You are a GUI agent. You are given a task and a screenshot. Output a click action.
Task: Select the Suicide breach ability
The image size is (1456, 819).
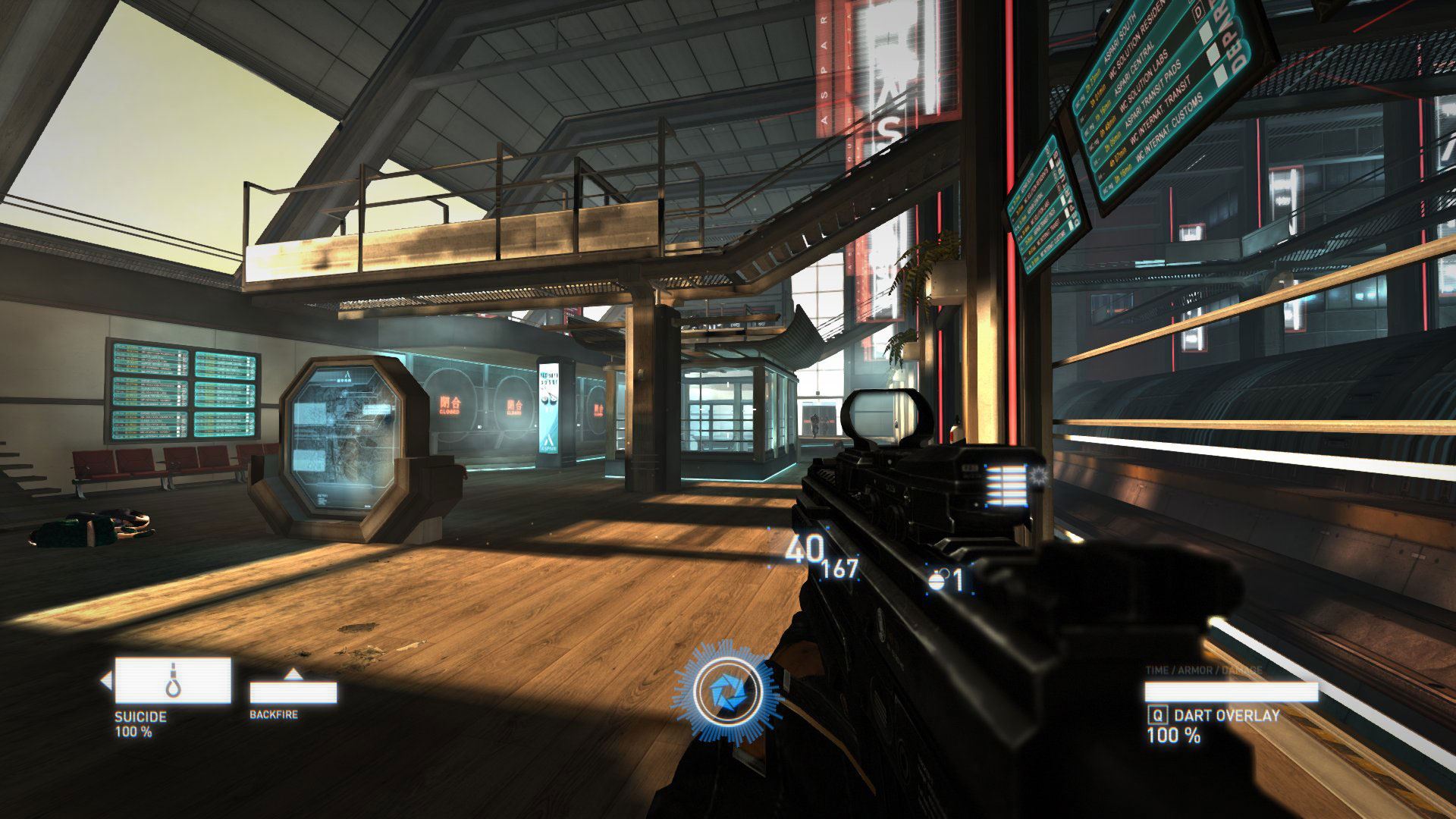[173, 680]
